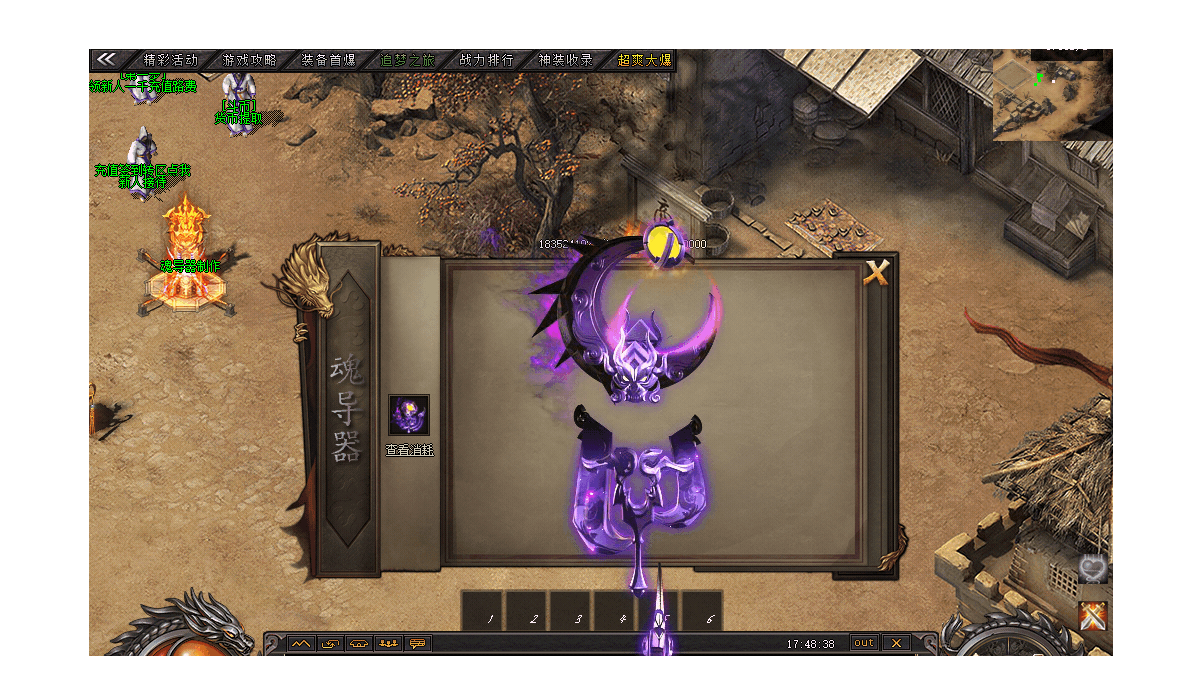Image resolution: width=1188 pixels, height=700 pixels.
Task: Click the glowing heart icon
Action: [x=1093, y=570]
